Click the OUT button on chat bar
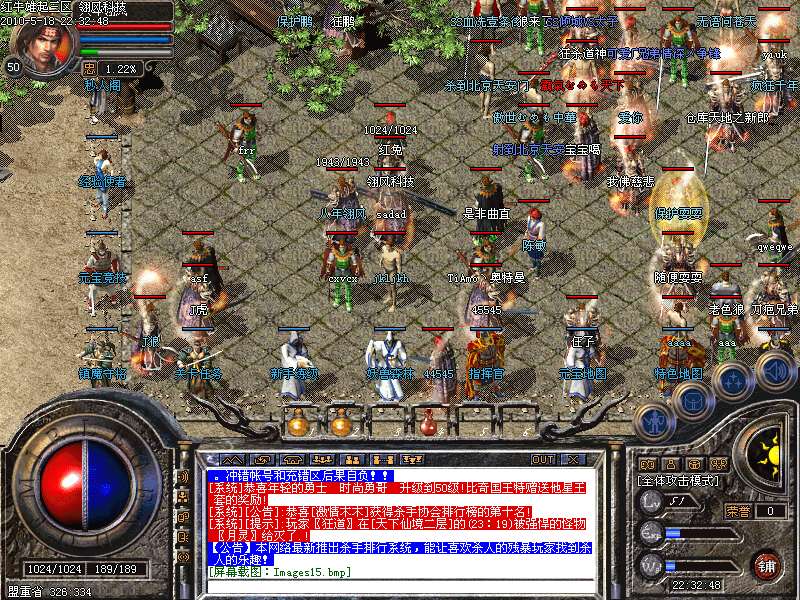The height and width of the screenshot is (600, 800). point(543,459)
